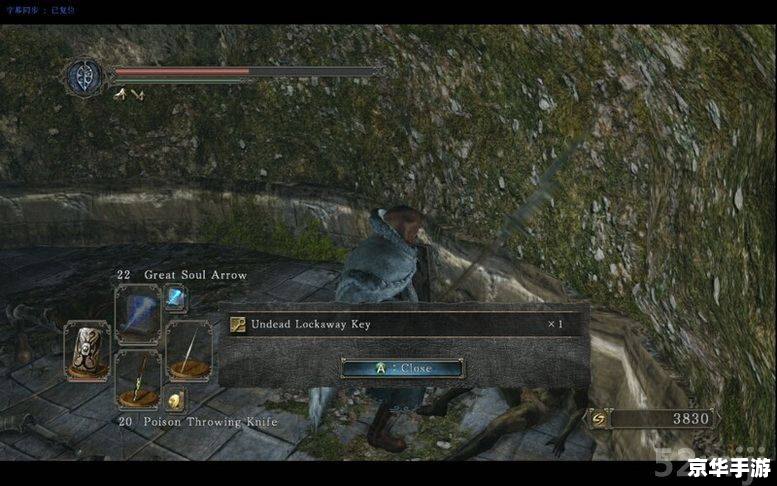This screenshot has width=777, height=486.
Task: Click the small blue next-spell icon
Action: 175,297
